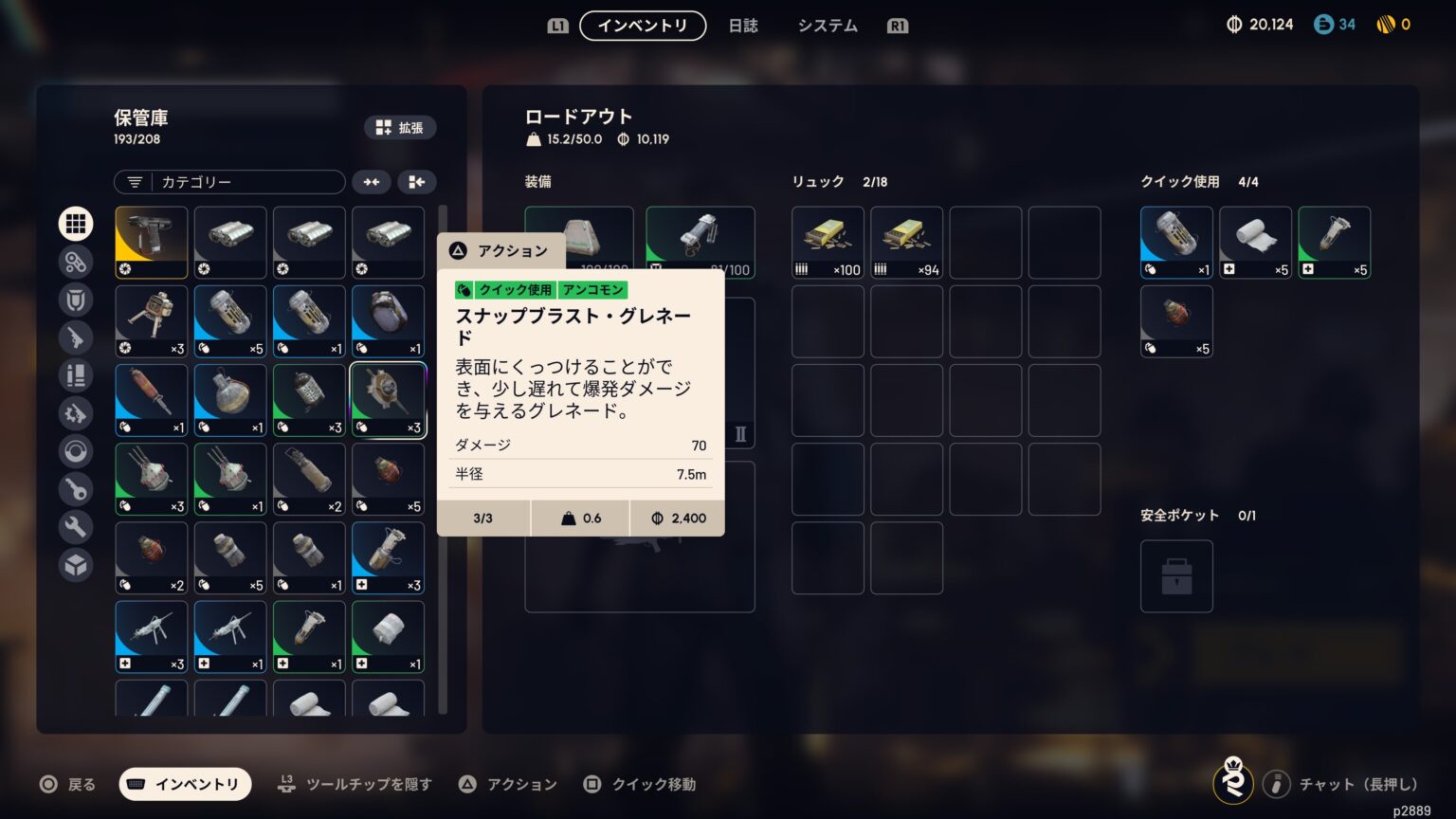The height and width of the screenshot is (819, 1456).
Task: Select the ammo box with ×100
Action: 828,243
